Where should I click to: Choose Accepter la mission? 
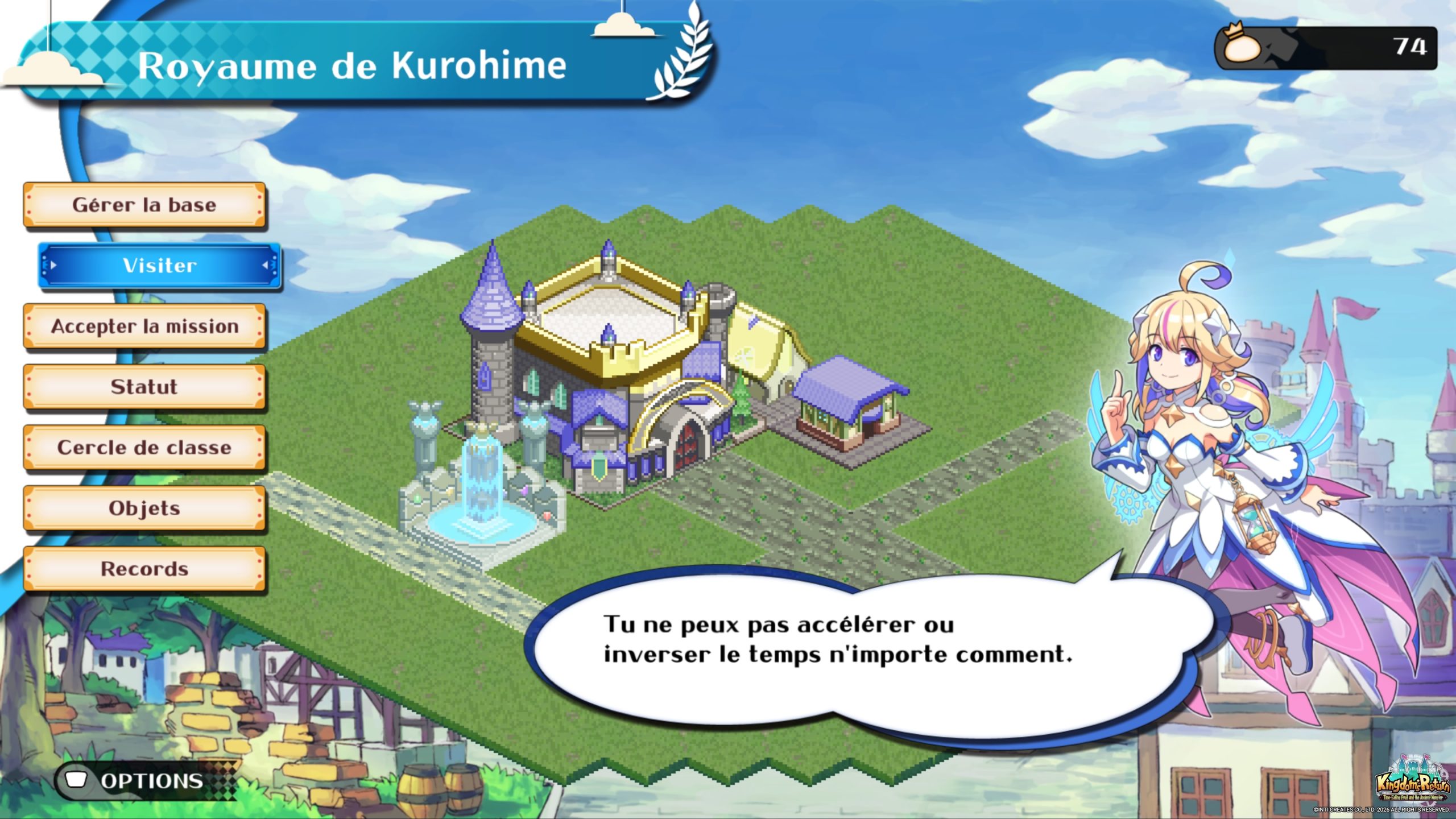tap(144, 326)
